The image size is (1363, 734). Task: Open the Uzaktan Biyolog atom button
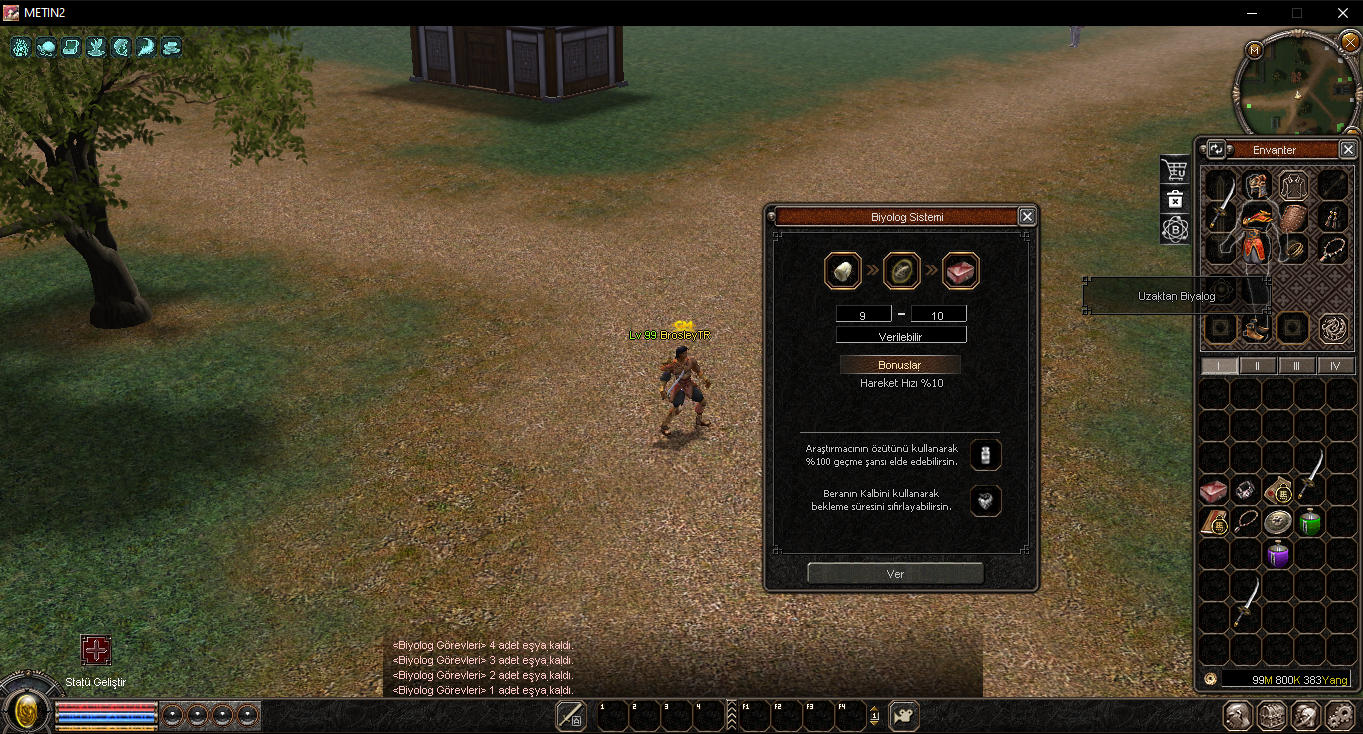coord(1175,230)
